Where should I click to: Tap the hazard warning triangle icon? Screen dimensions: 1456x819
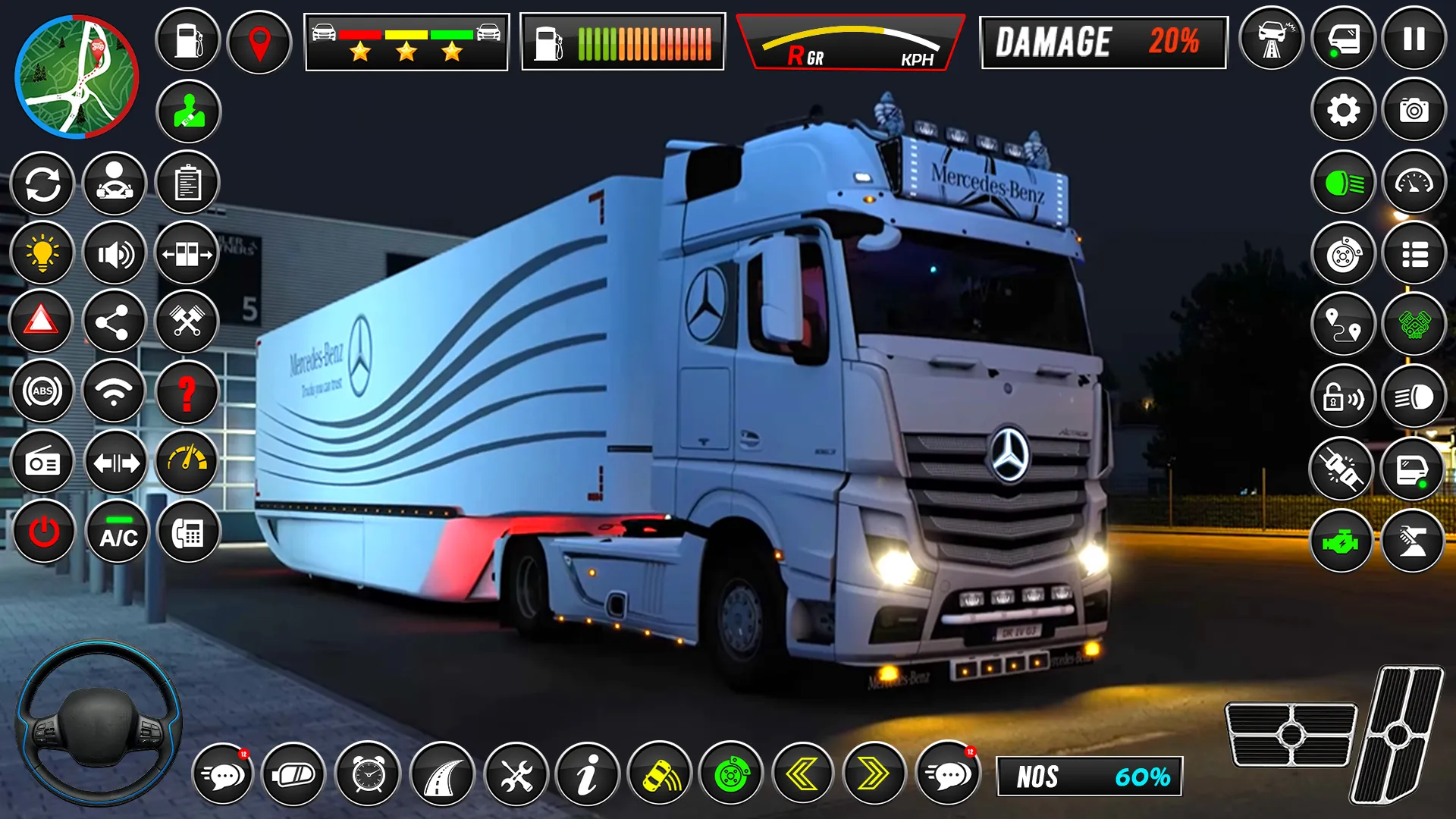[x=42, y=322]
